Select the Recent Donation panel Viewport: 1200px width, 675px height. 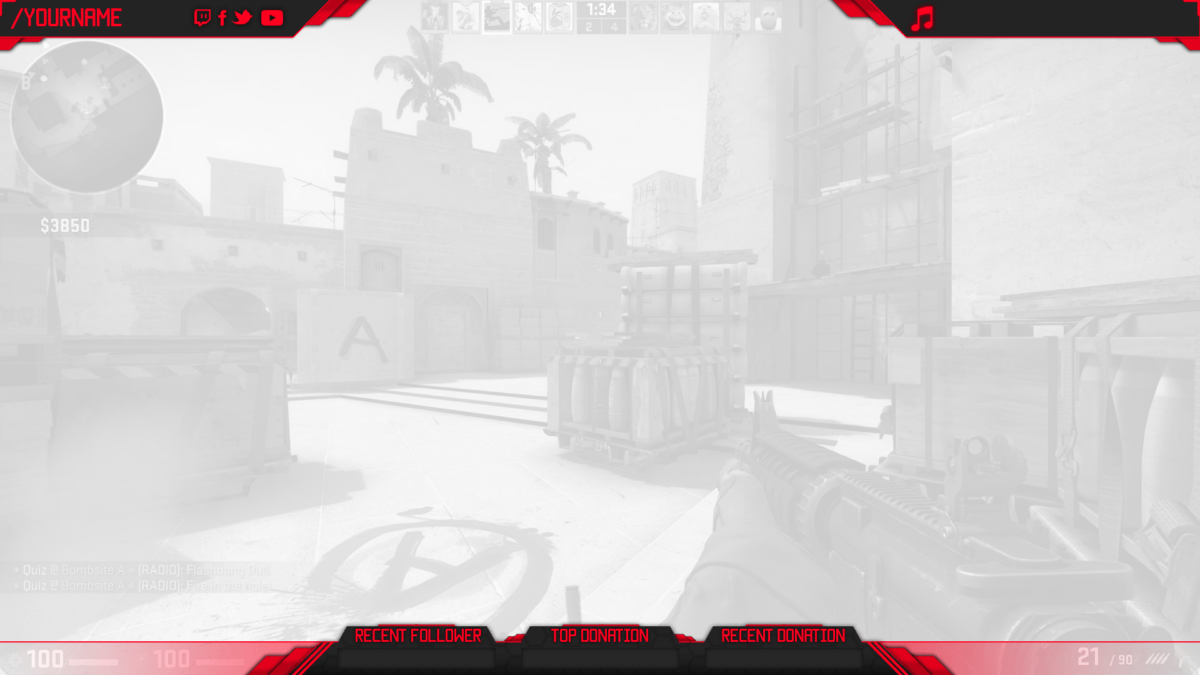pyautogui.click(x=783, y=647)
